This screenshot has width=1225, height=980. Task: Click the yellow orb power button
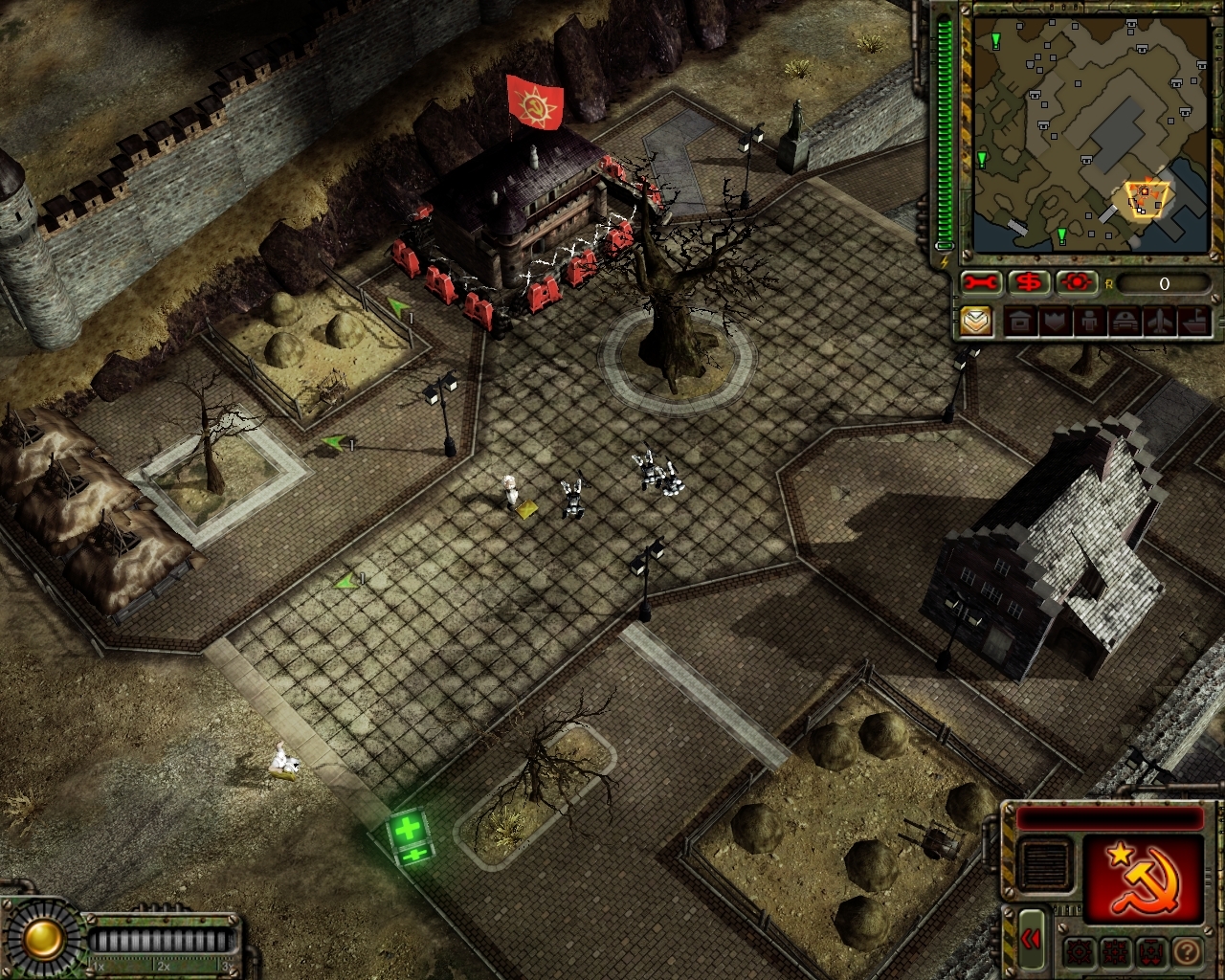tap(43, 940)
